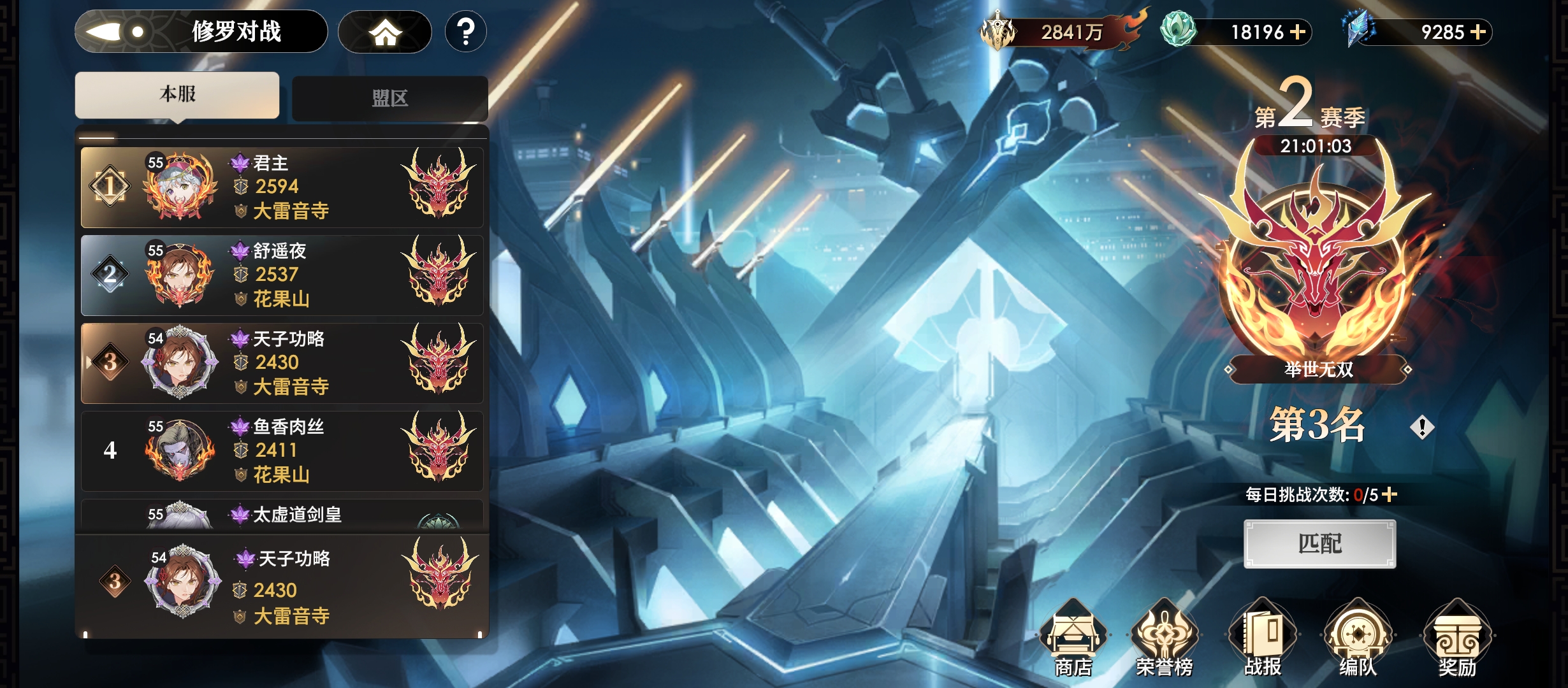Open the question mark help
Screen dimensions: 1568x688
466,32
